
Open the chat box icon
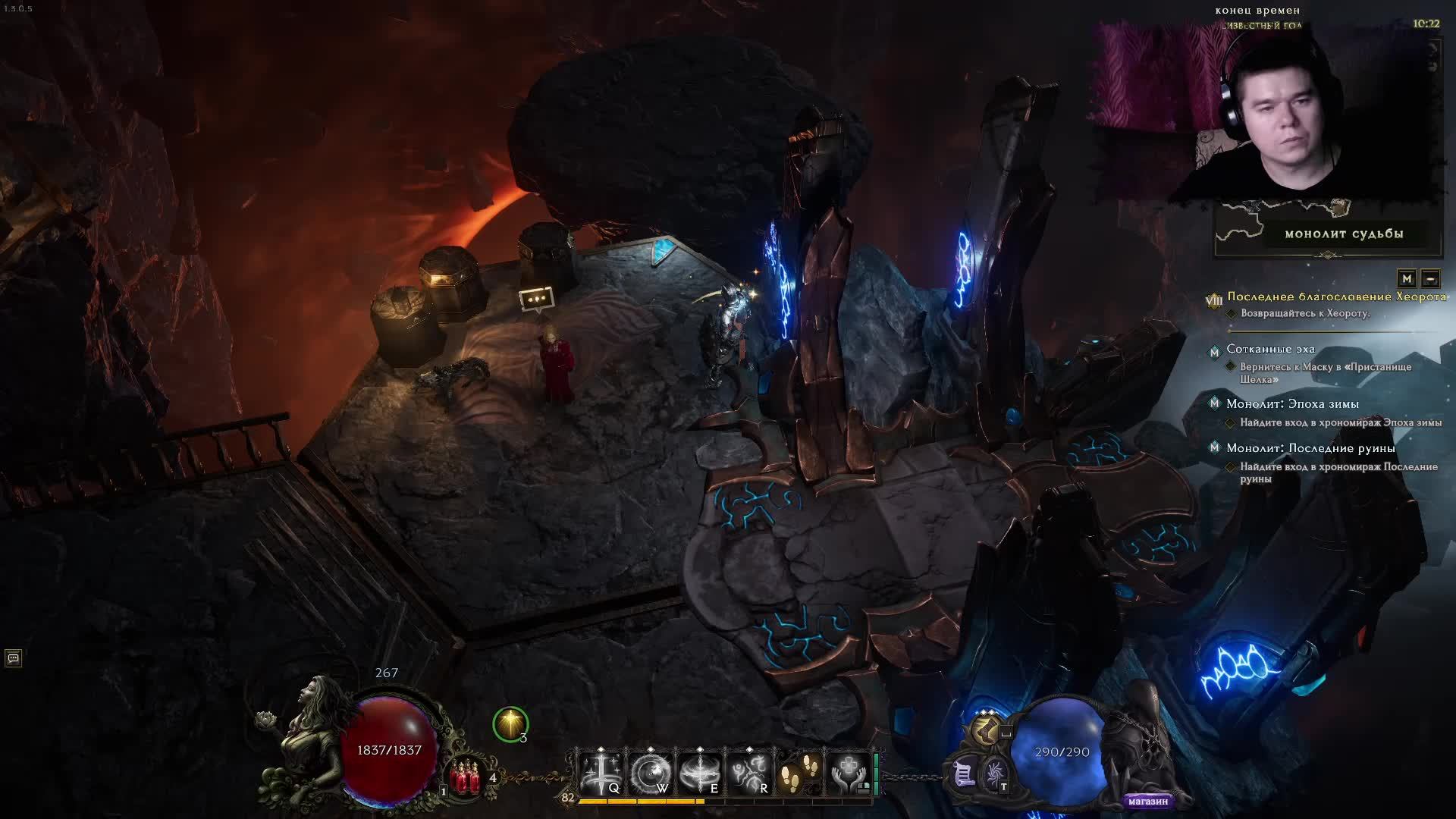13,657
